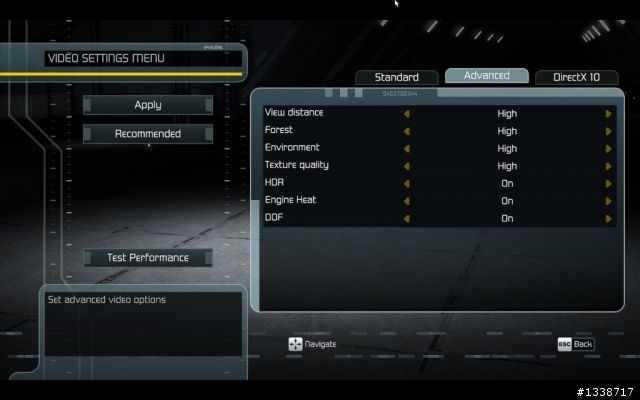Apply the video settings
640x400 pixels.
tap(148, 105)
